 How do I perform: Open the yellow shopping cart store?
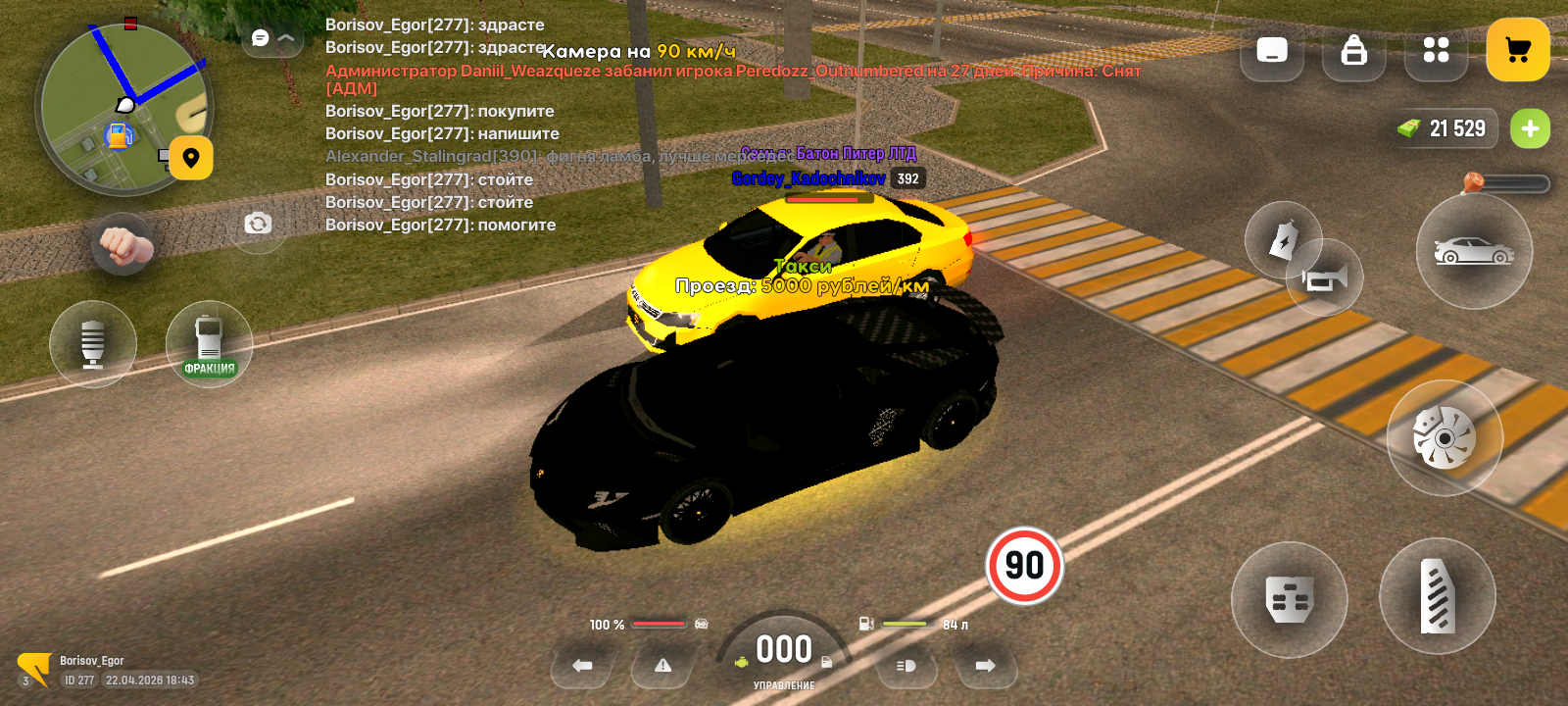click(1517, 50)
